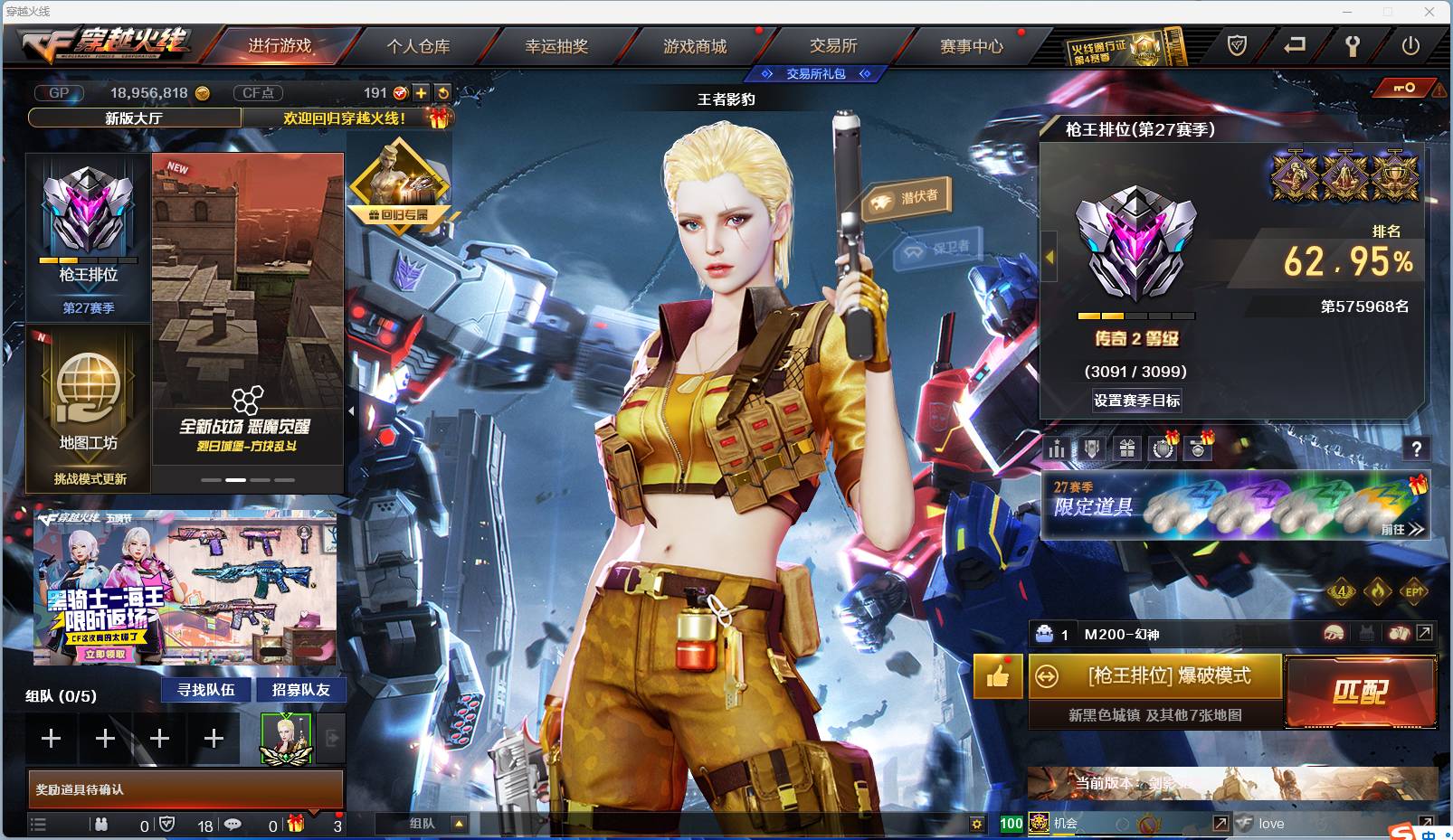The image size is (1453, 840).
Task: Select the 保卫者 faction option
Action: pyautogui.click(x=938, y=250)
